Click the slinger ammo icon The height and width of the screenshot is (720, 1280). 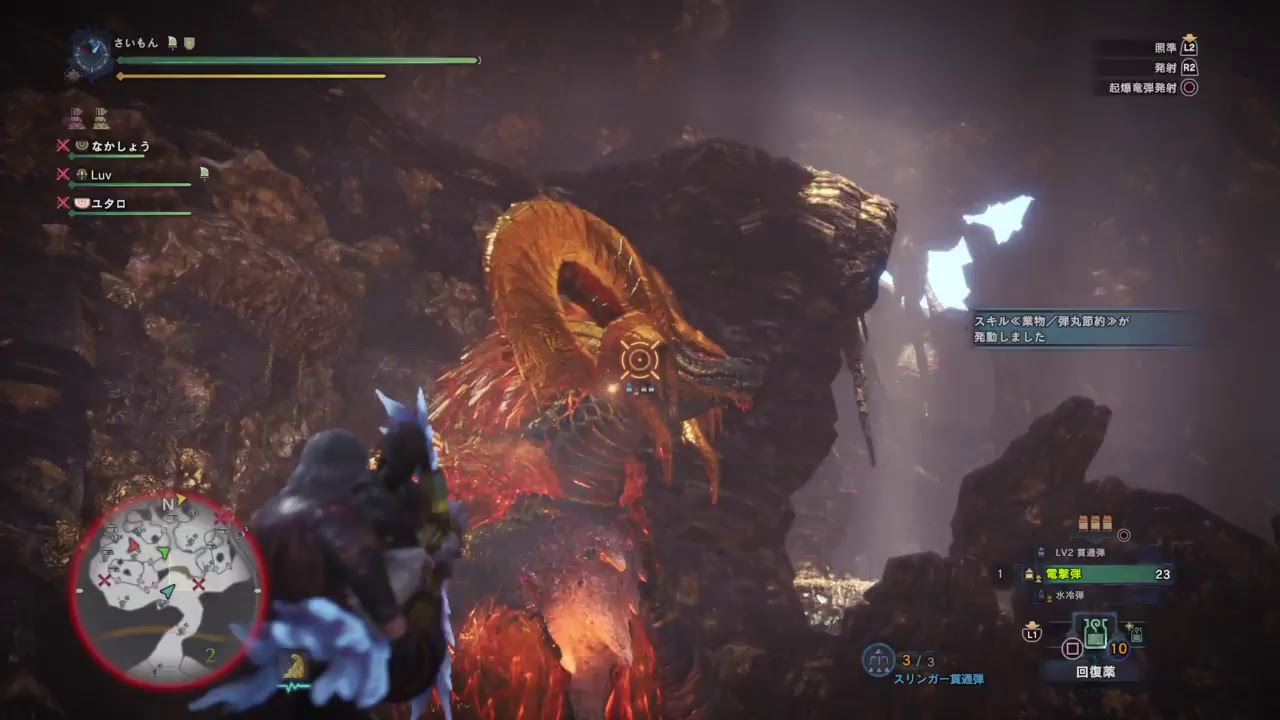tap(878, 660)
